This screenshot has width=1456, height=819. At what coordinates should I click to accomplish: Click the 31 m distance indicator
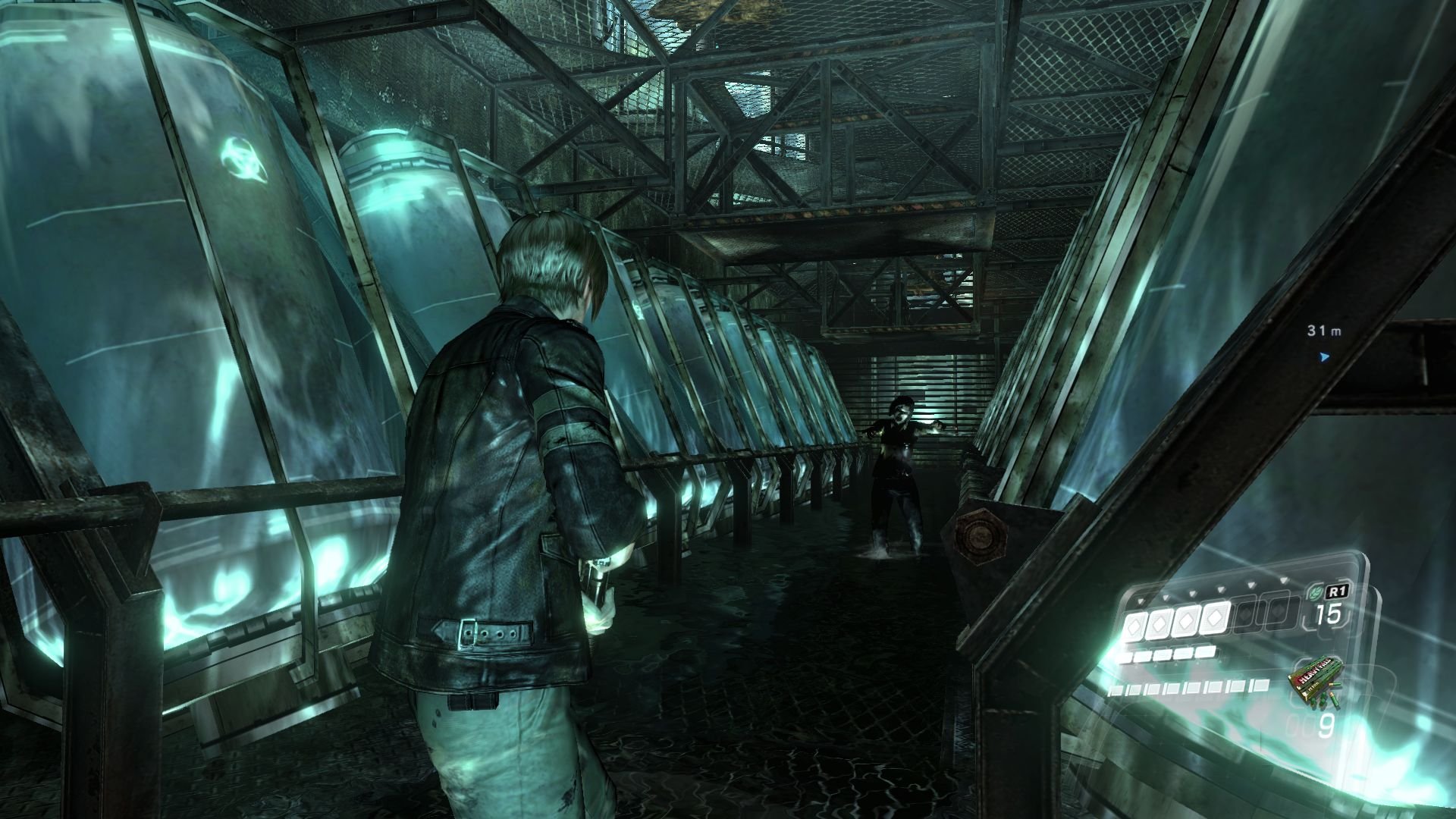[1324, 331]
